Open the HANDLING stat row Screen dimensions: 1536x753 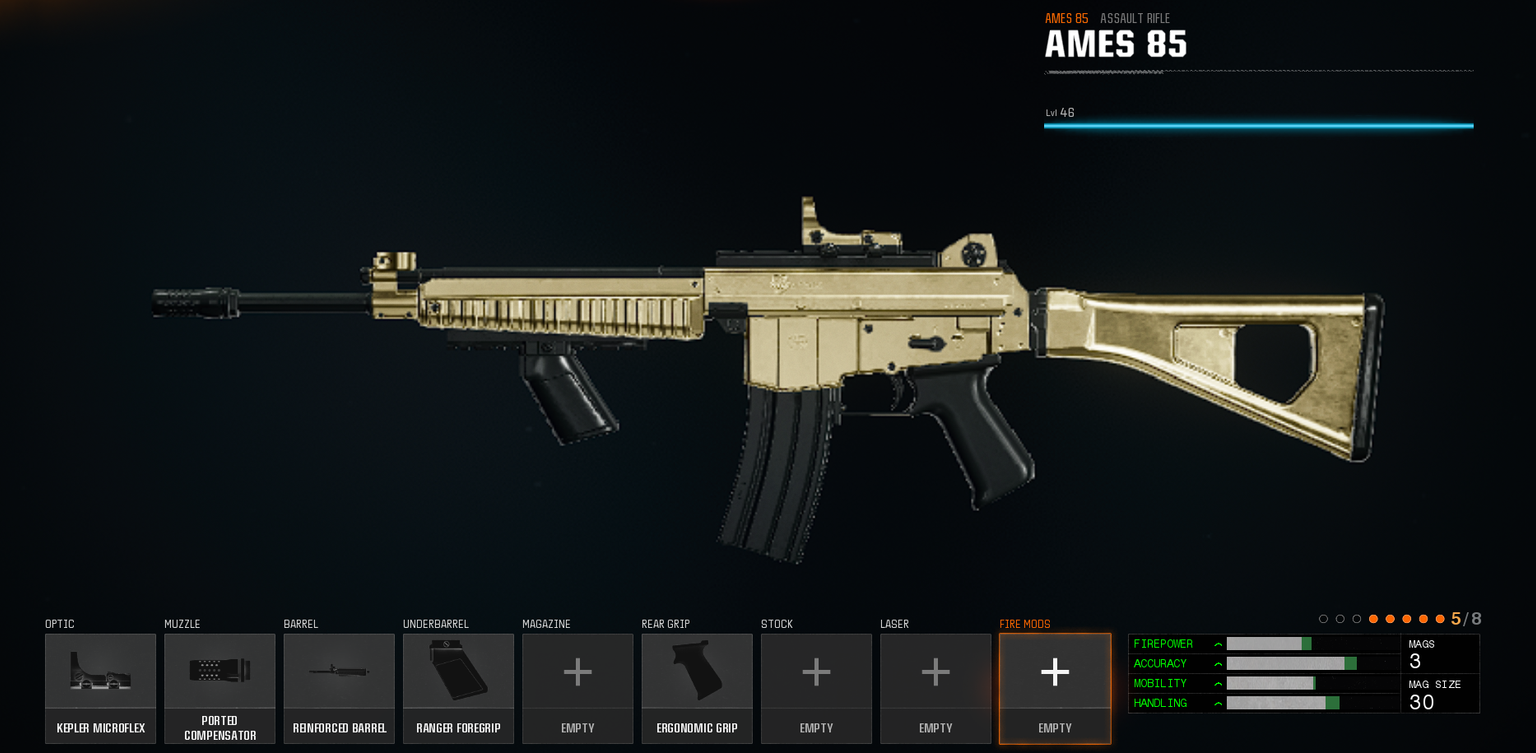[1218, 703]
